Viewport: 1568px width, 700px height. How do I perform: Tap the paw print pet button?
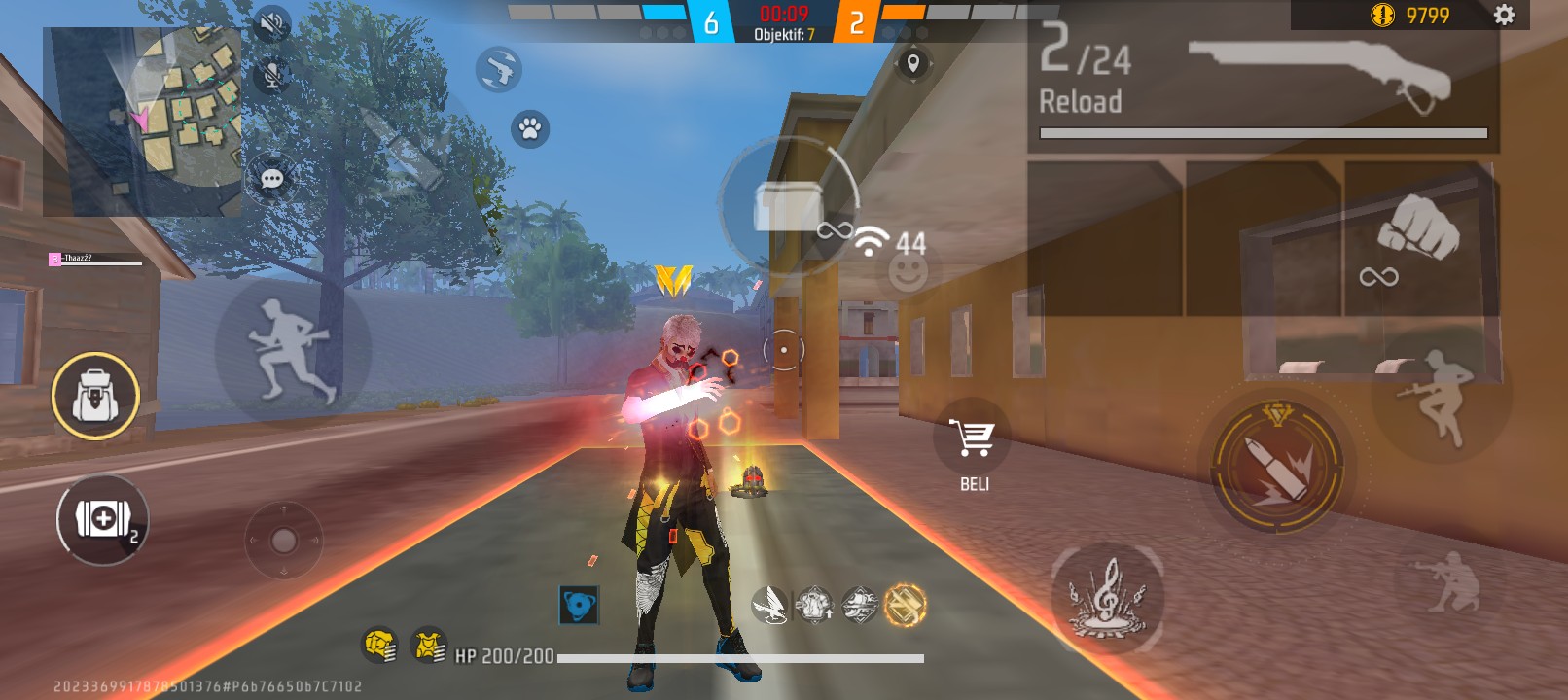point(530,128)
